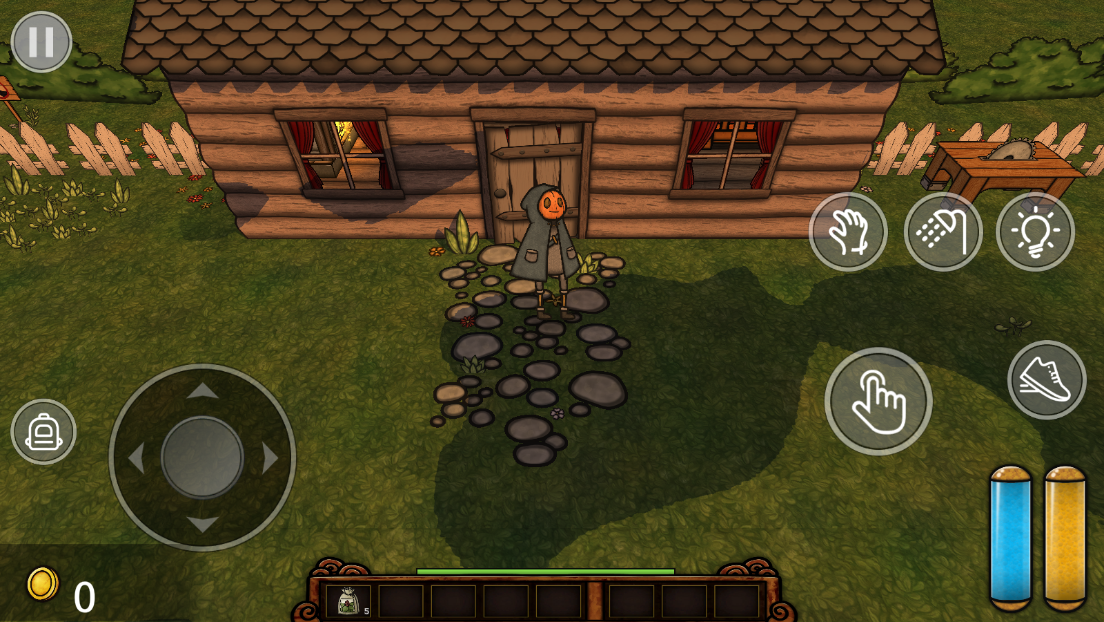Tap the right arrow on the movement pad
This screenshot has width=1104, height=622.
coord(270,458)
